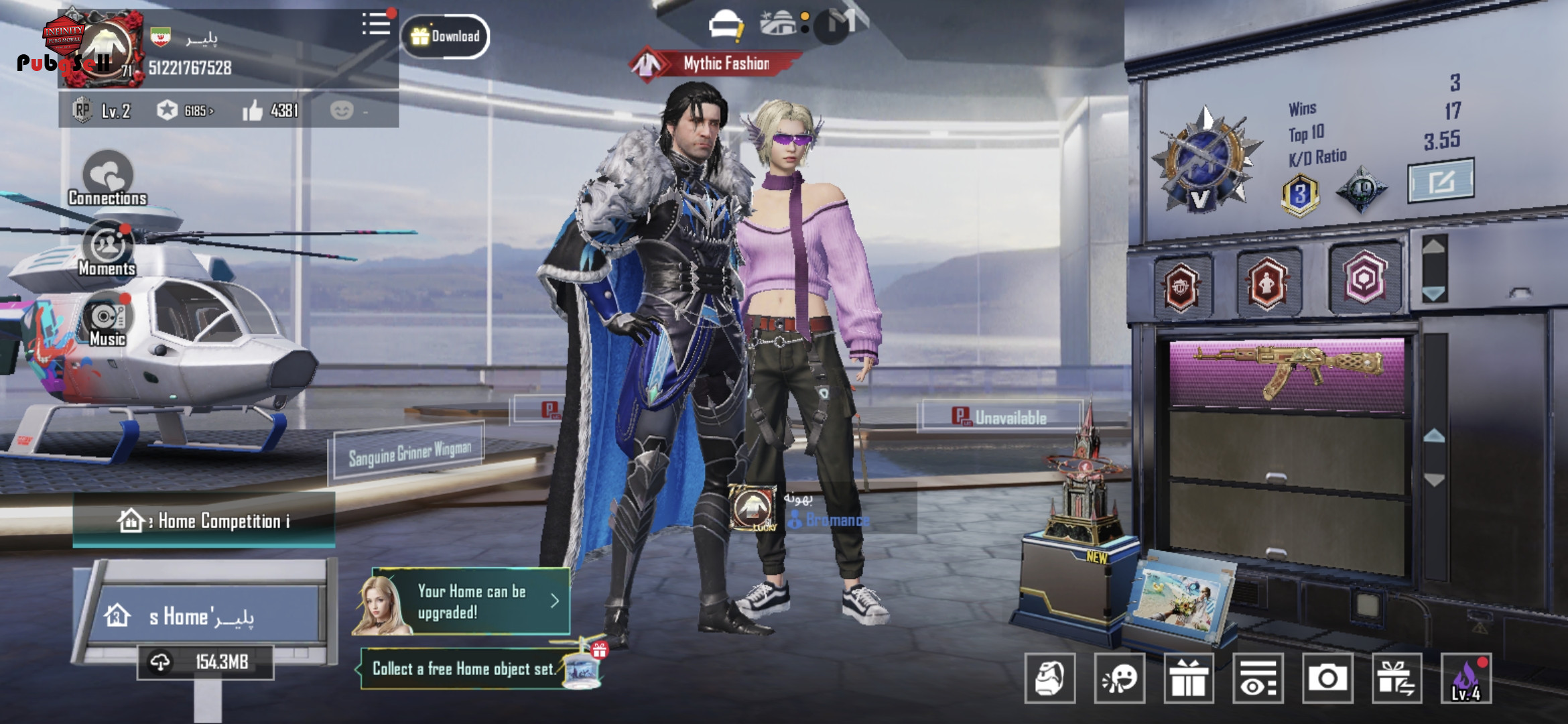Open the Lv. 4 popularity flame icon
This screenshot has height=724, width=1568.
pos(1466,678)
